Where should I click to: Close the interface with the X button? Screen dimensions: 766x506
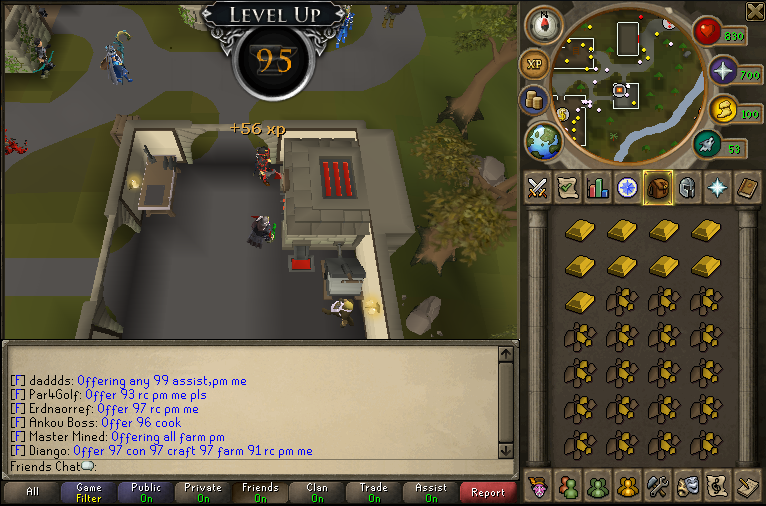click(755, 11)
